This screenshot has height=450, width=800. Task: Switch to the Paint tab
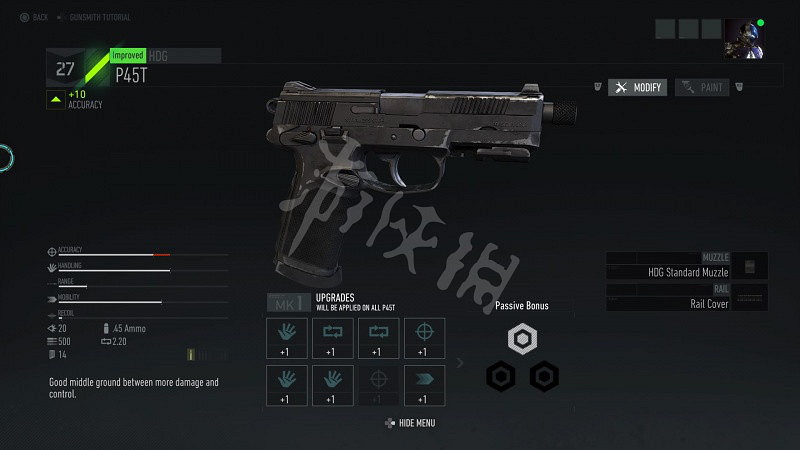[702, 87]
